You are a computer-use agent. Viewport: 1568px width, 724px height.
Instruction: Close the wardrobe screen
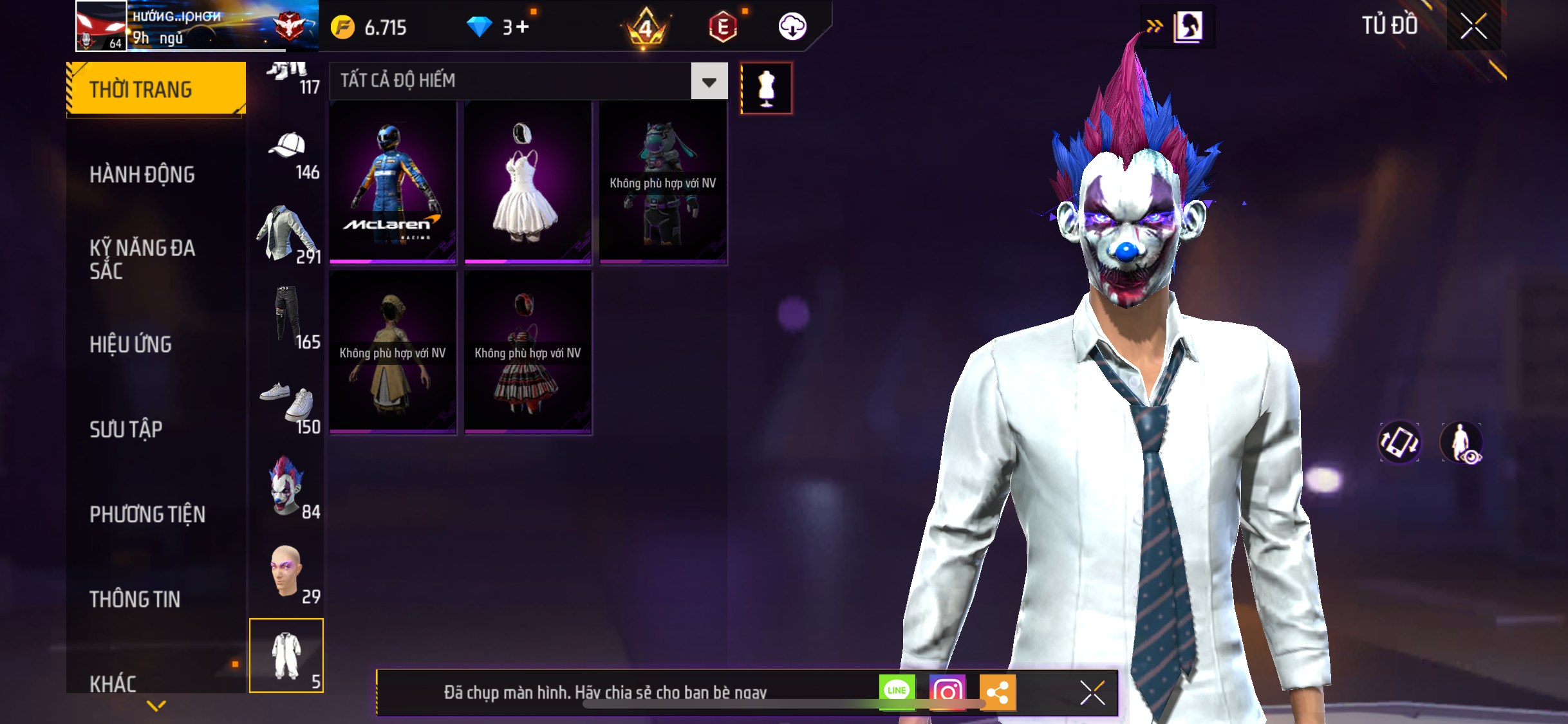coord(1473,26)
